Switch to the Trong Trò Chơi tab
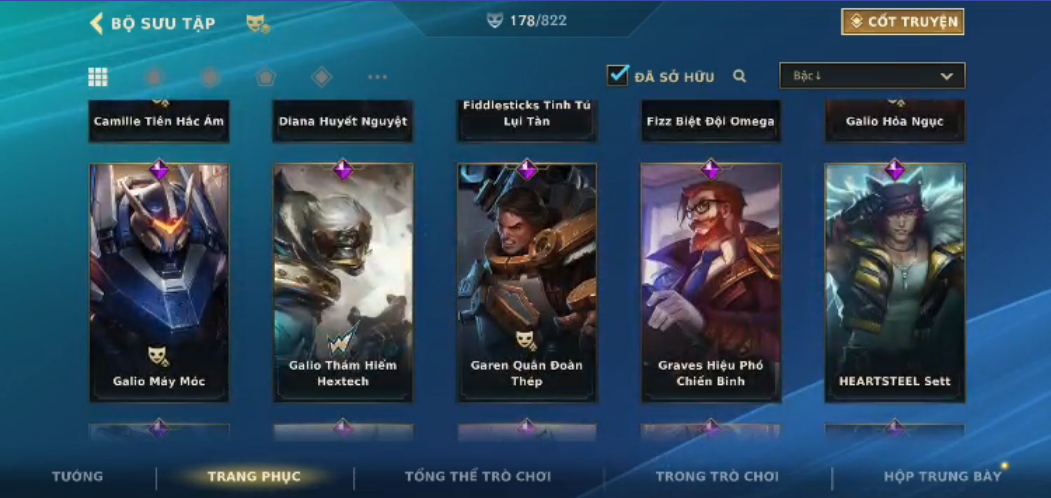Screen dimensions: 1051x498 pyautogui.click(x=717, y=476)
